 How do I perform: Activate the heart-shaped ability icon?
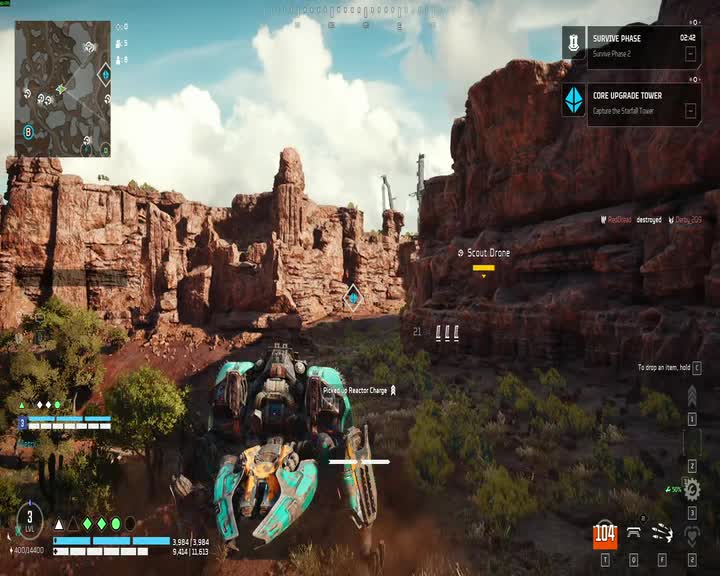(x=691, y=535)
